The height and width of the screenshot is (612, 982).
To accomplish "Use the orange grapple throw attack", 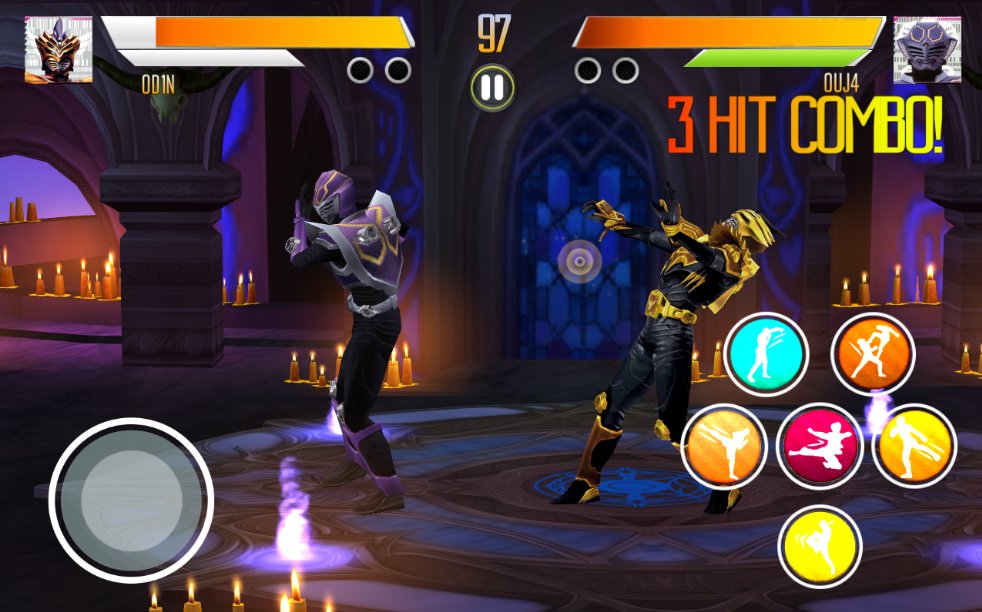I will click(872, 355).
